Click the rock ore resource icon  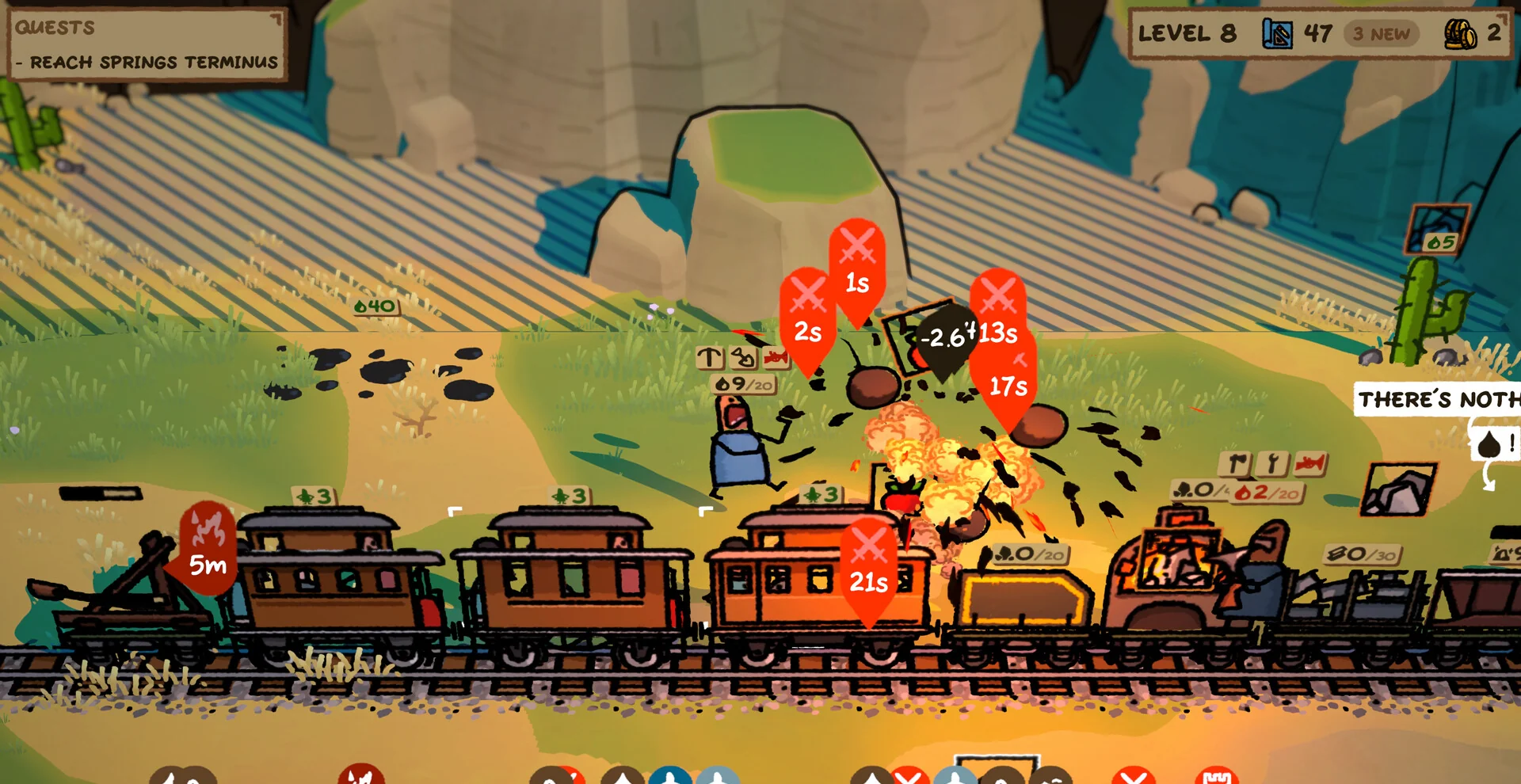coord(1398,490)
